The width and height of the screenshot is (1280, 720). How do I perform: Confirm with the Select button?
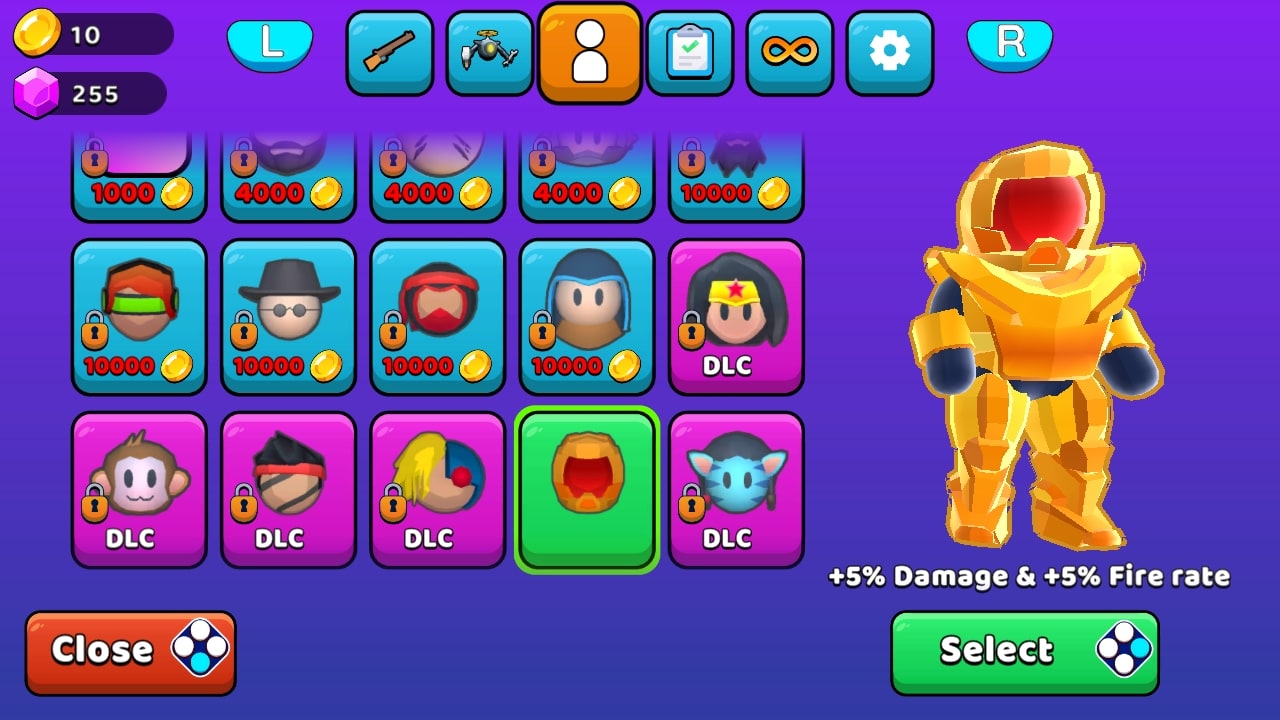pyautogui.click(x=1024, y=649)
